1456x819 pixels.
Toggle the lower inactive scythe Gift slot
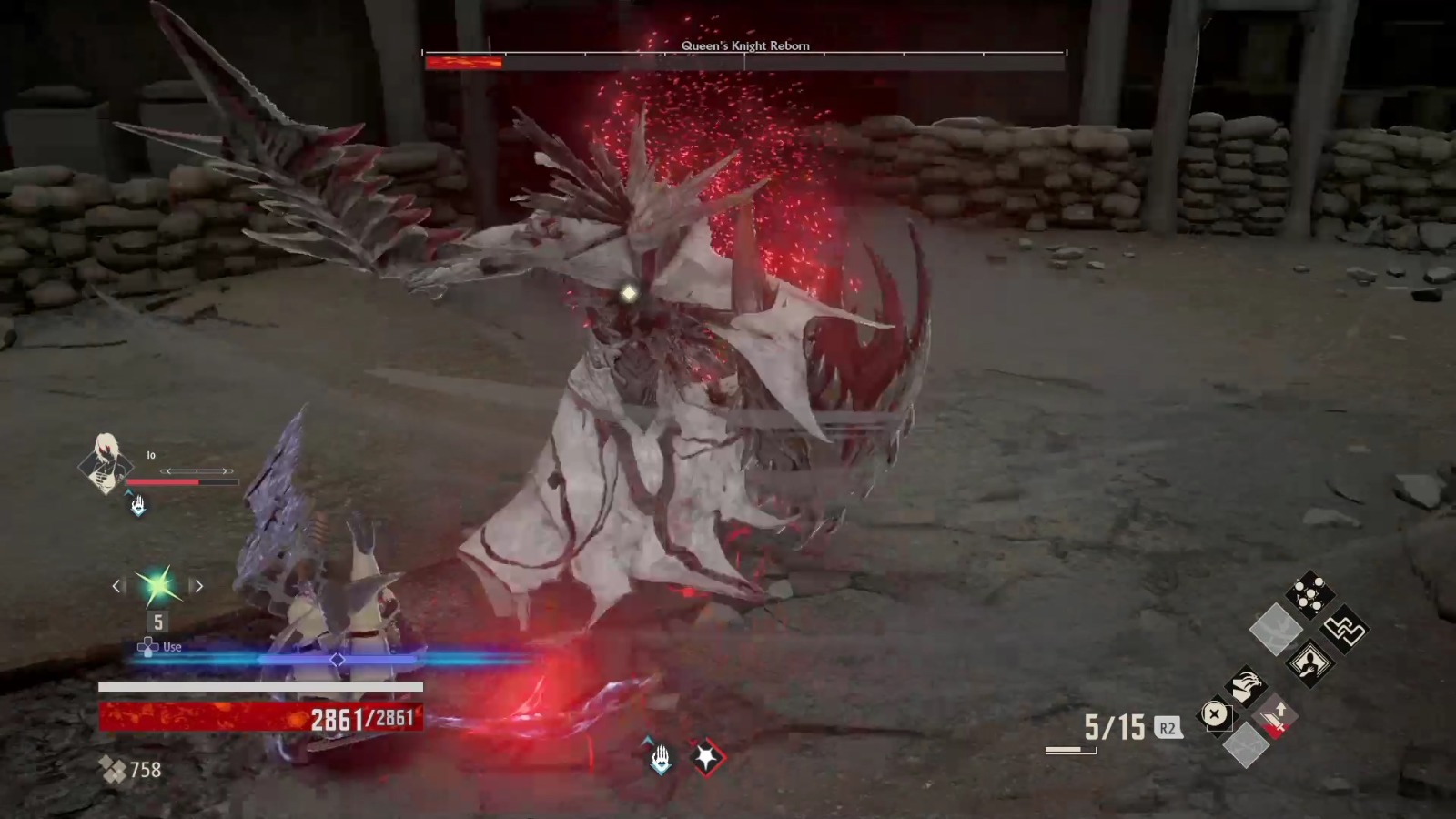click(1245, 746)
